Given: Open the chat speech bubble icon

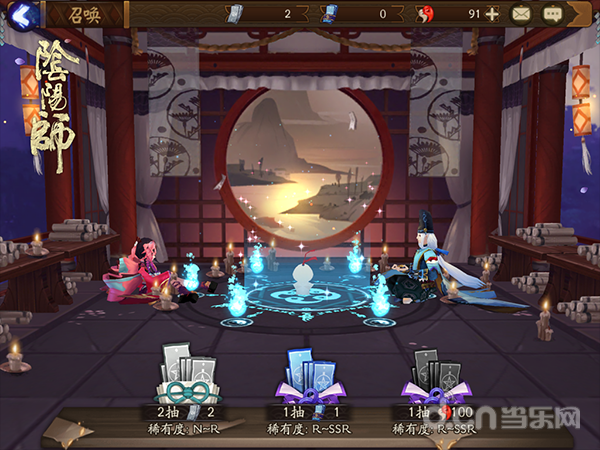Looking at the screenshot, I should tap(553, 14).
